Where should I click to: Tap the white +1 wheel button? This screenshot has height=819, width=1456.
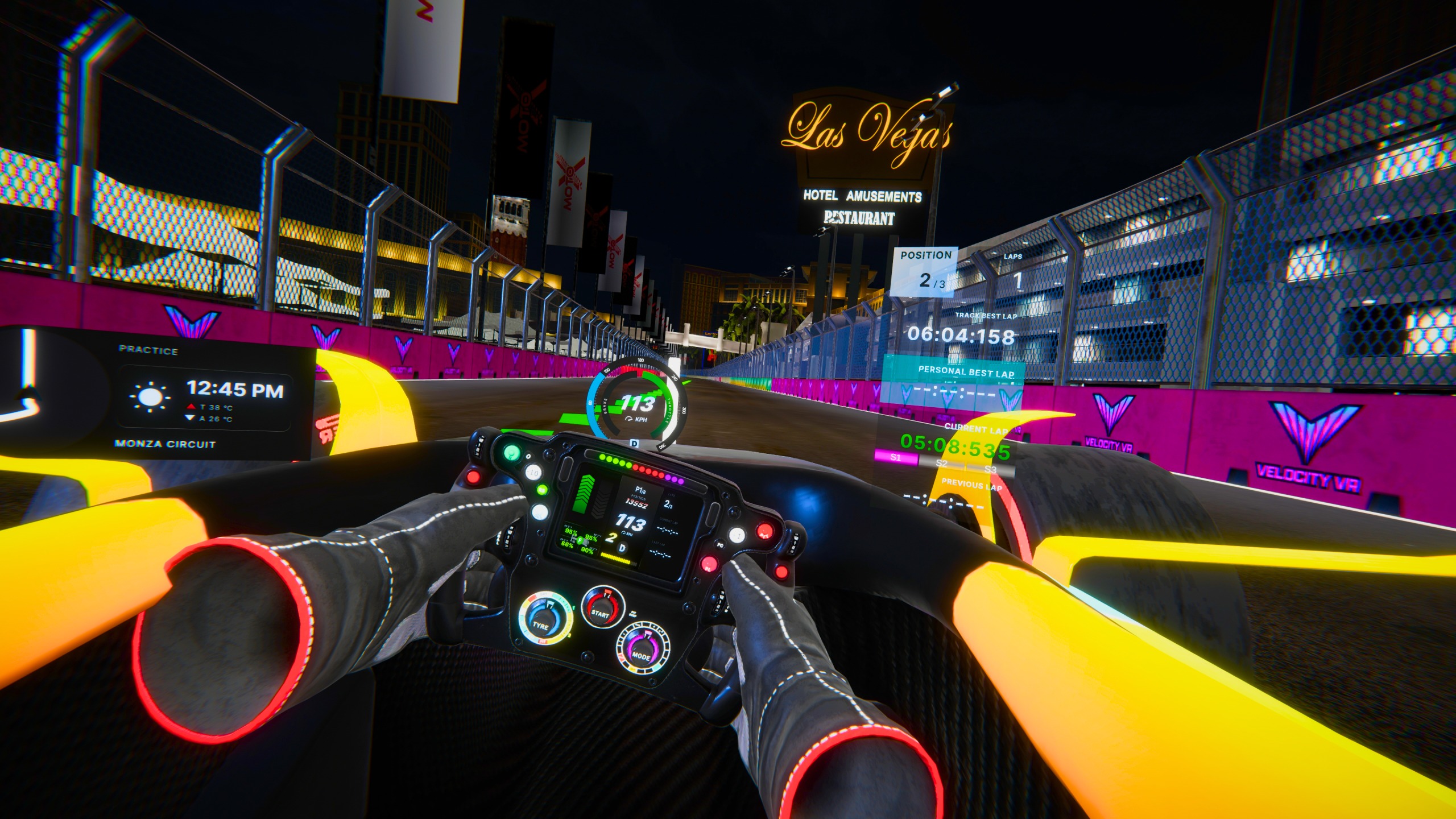click(737, 535)
